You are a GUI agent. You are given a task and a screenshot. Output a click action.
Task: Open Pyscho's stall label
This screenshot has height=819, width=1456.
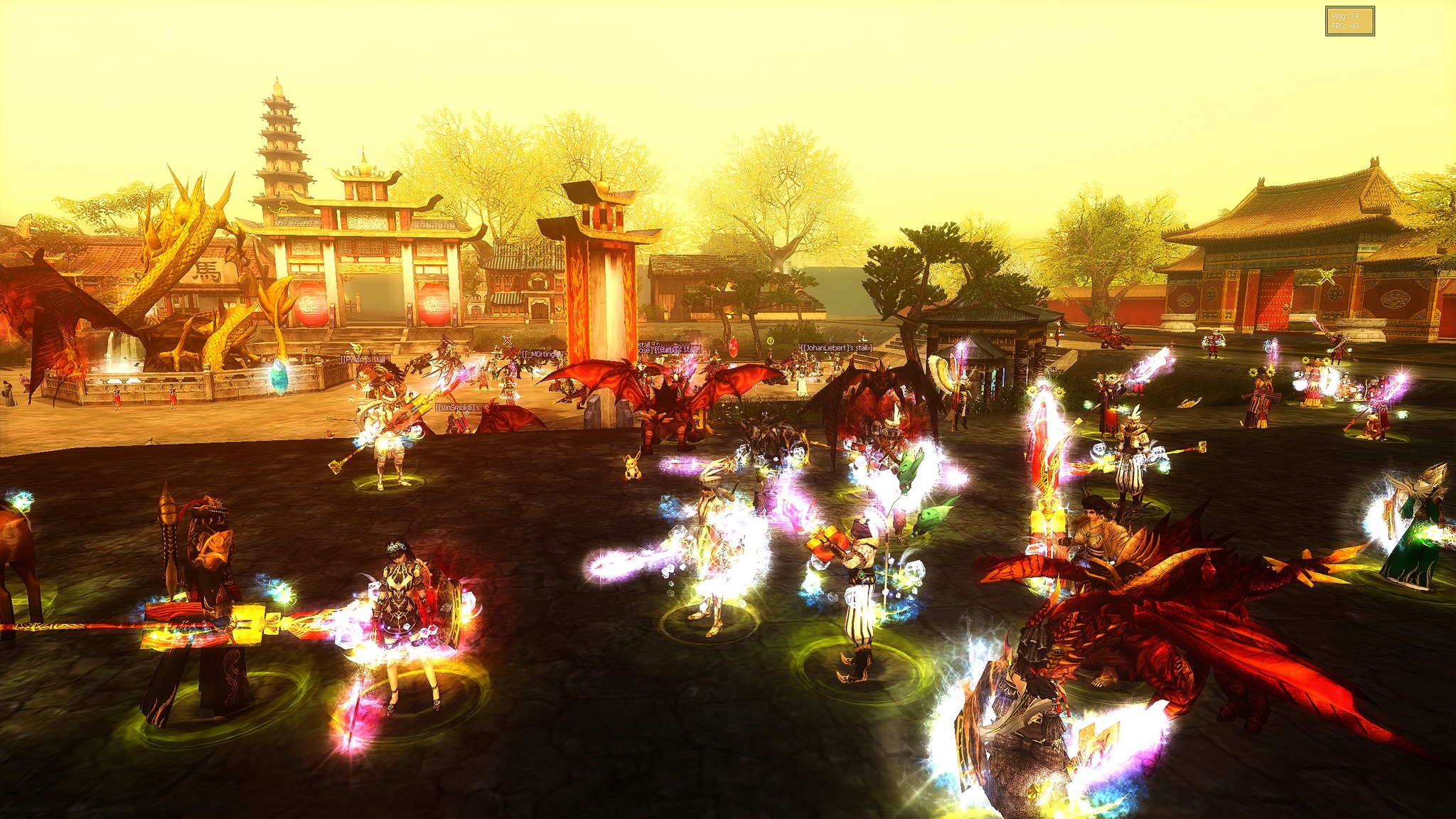point(363,360)
